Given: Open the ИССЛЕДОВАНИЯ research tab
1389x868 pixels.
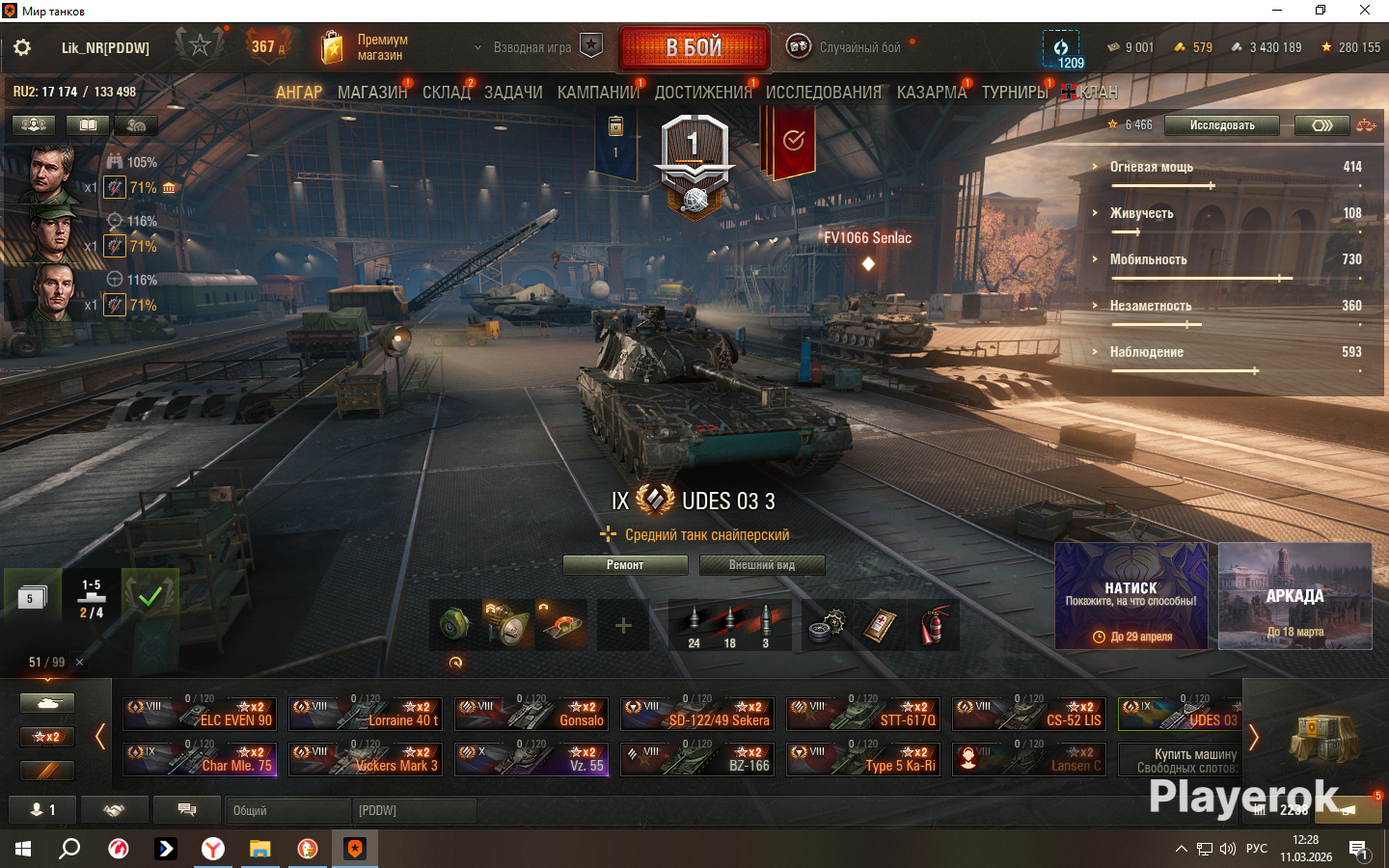Looking at the screenshot, I should point(823,93).
